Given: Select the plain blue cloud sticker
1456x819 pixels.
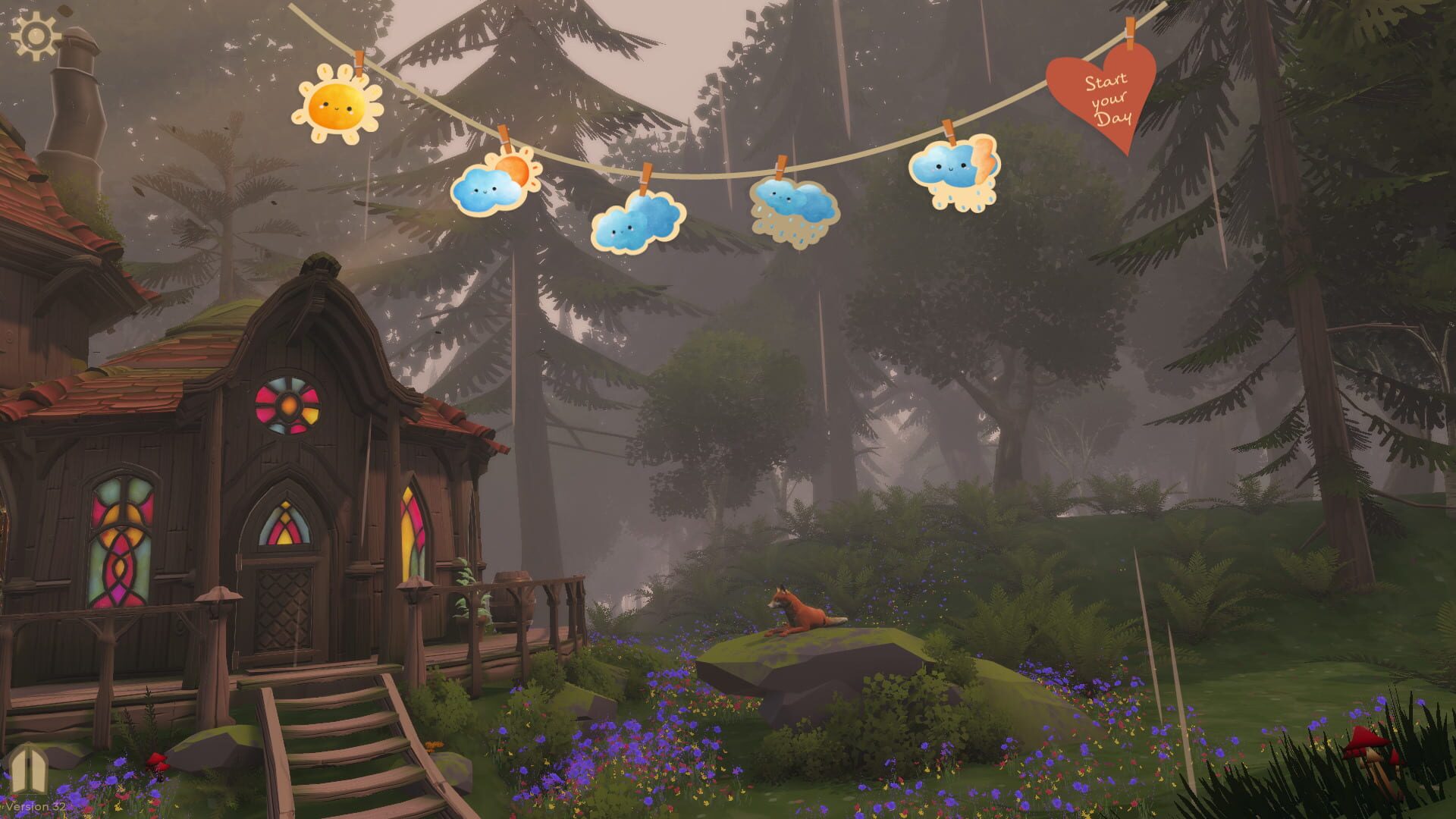Looking at the screenshot, I should [635, 225].
